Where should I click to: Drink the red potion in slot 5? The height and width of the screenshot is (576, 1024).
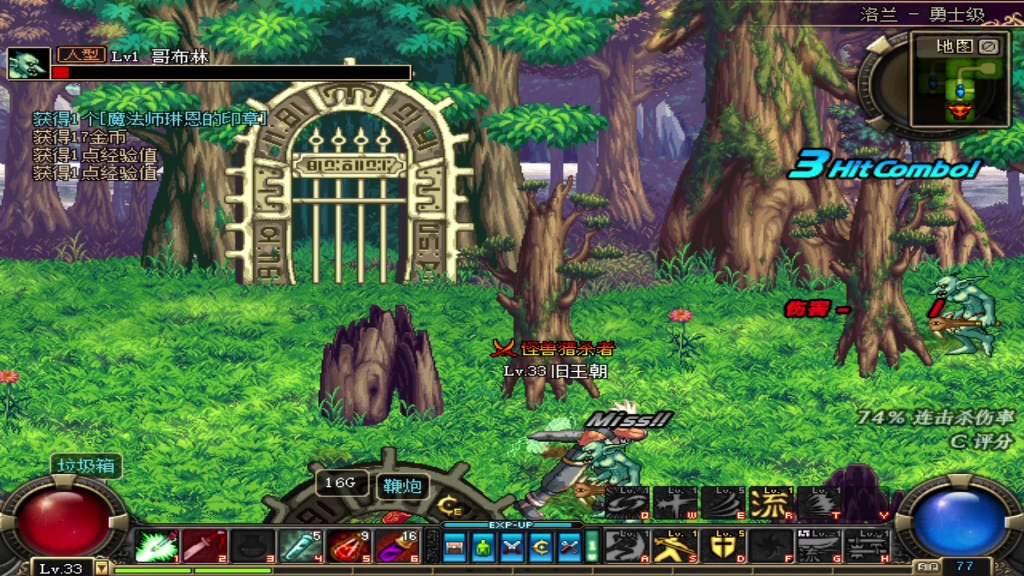coord(348,546)
